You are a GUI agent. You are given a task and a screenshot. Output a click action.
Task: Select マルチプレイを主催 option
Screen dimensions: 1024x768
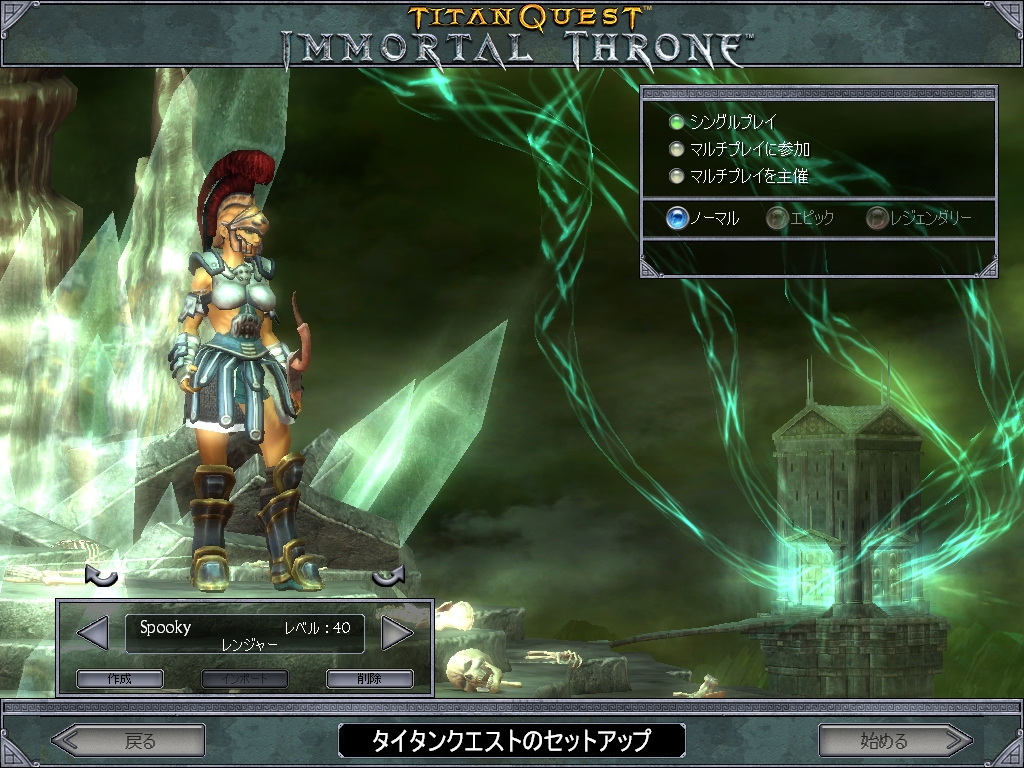tap(677, 176)
